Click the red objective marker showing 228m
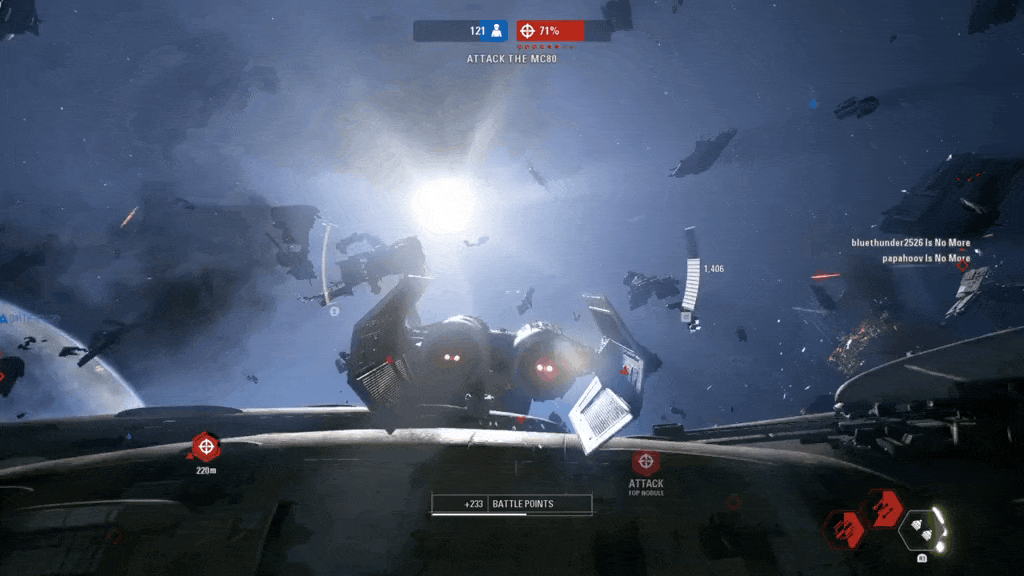The width and height of the screenshot is (1024, 576). click(205, 446)
